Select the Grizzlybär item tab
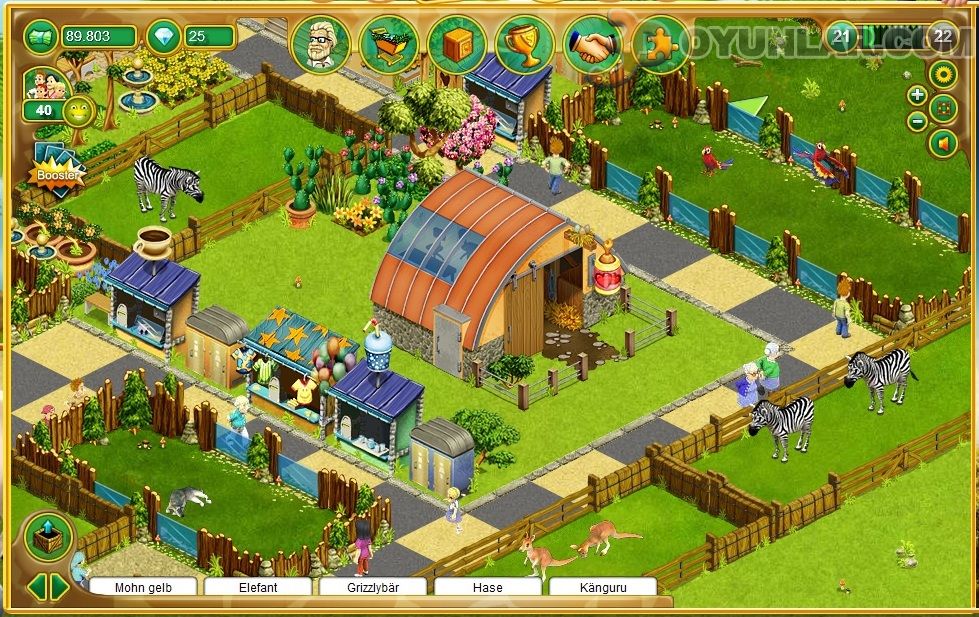 coord(372,587)
